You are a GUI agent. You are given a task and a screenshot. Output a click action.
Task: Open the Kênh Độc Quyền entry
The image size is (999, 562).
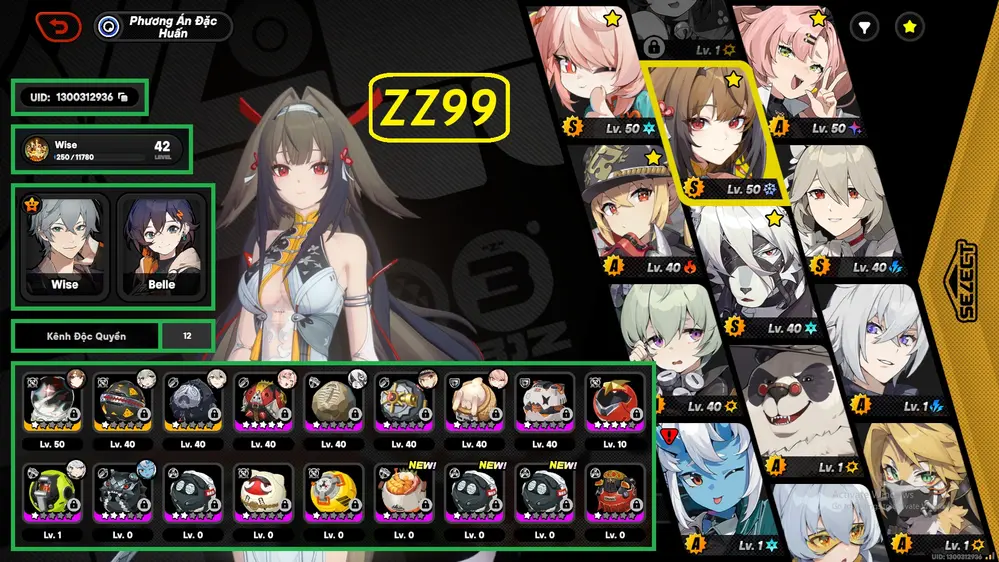[x=86, y=336]
